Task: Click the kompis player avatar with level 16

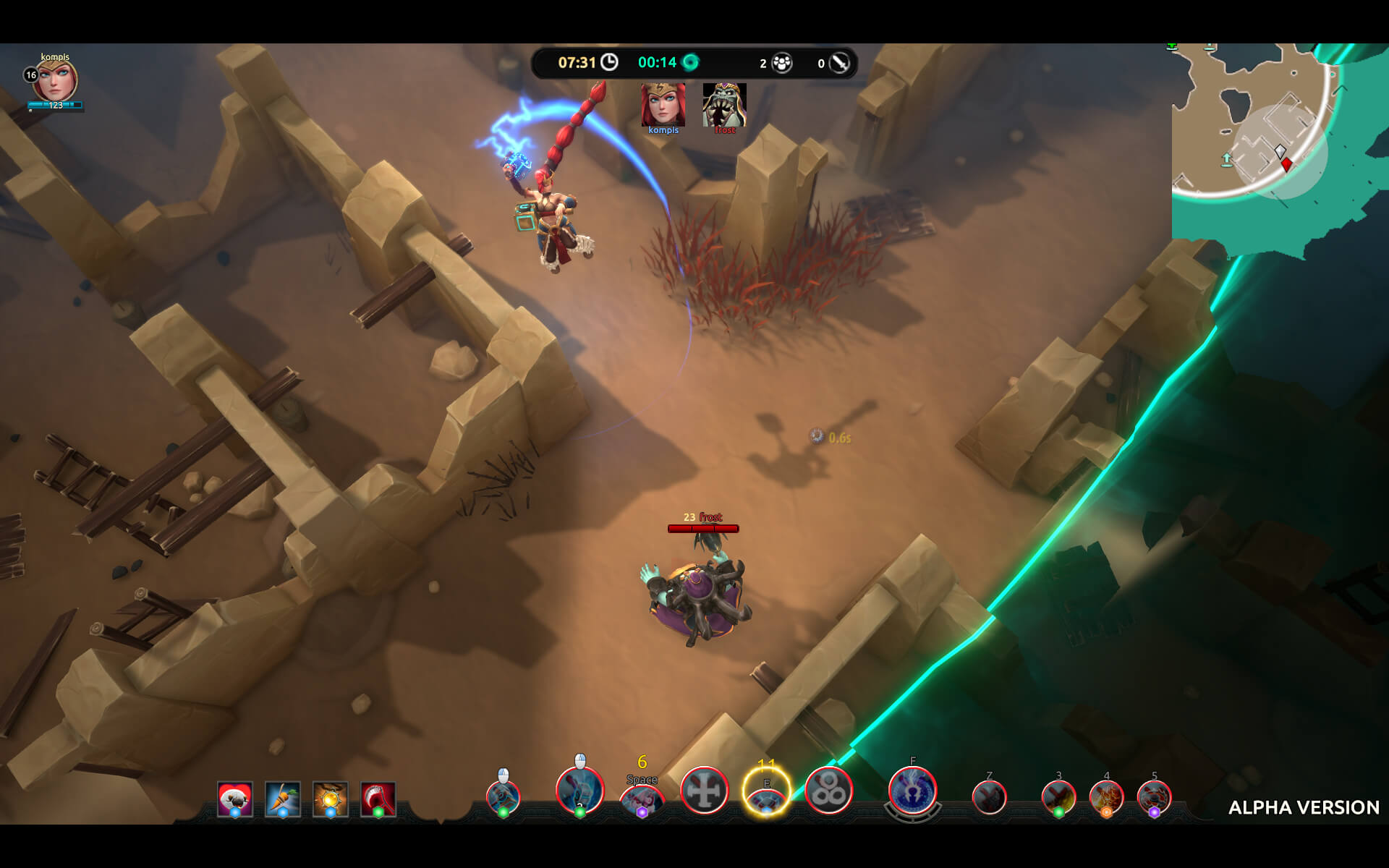Action: (x=55, y=81)
